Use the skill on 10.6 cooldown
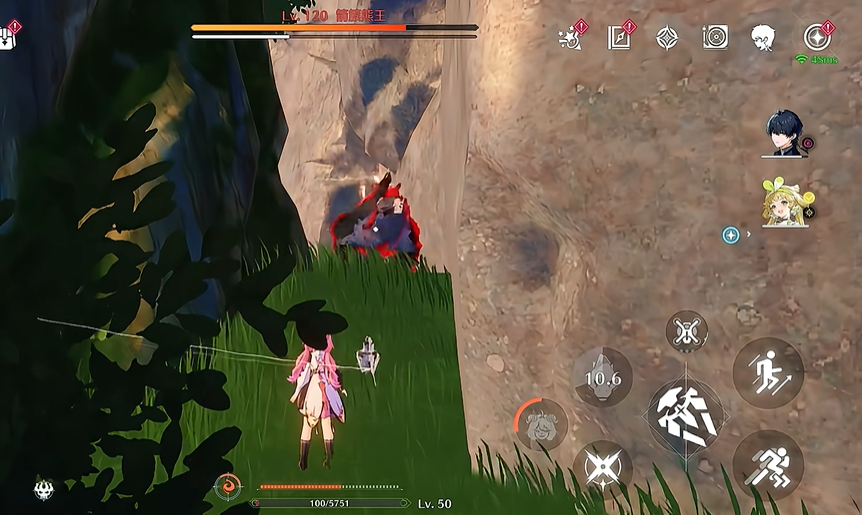This screenshot has height=515, width=862. (x=602, y=376)
